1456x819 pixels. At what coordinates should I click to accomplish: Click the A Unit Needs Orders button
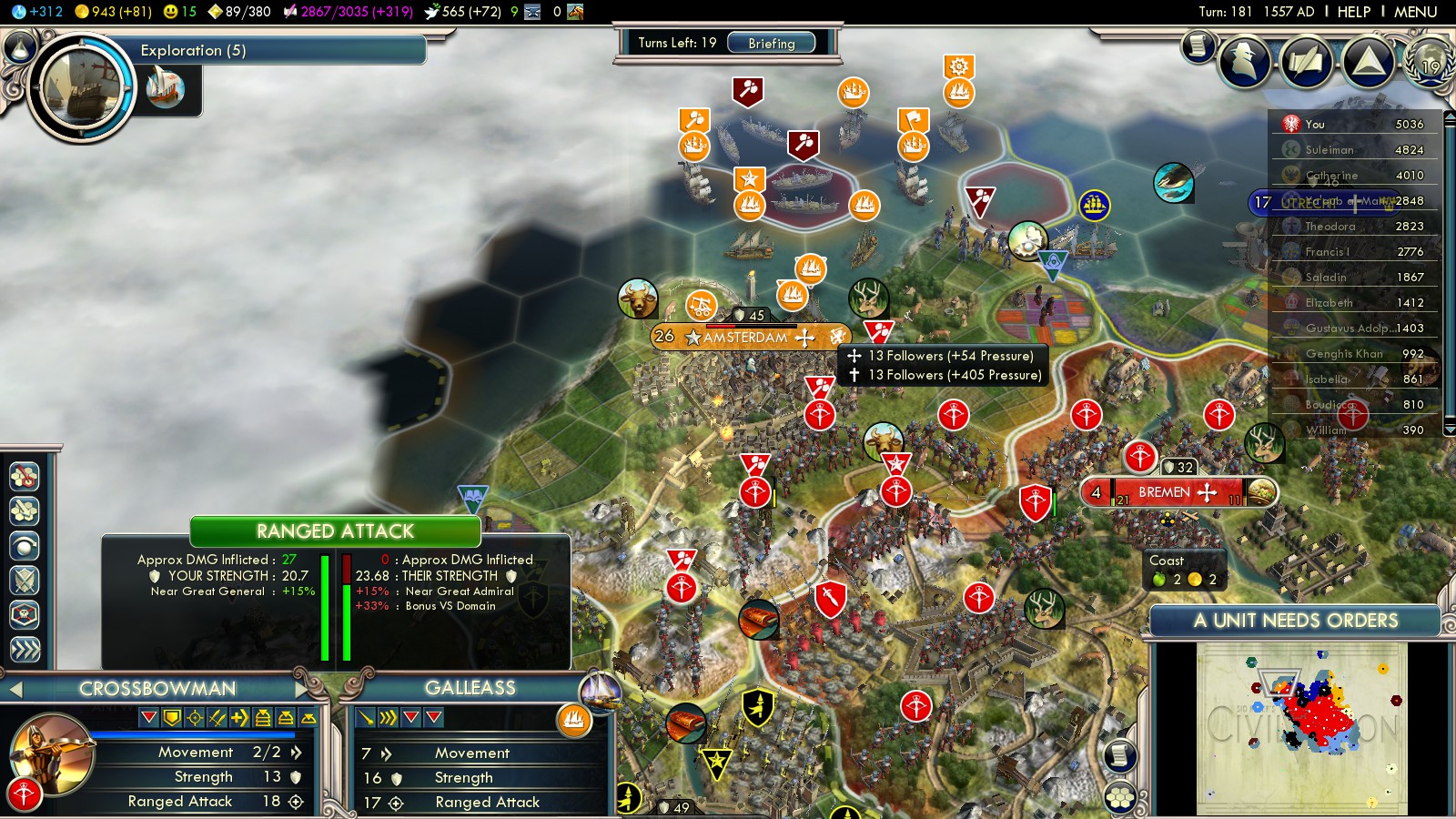coord(1295,621)
